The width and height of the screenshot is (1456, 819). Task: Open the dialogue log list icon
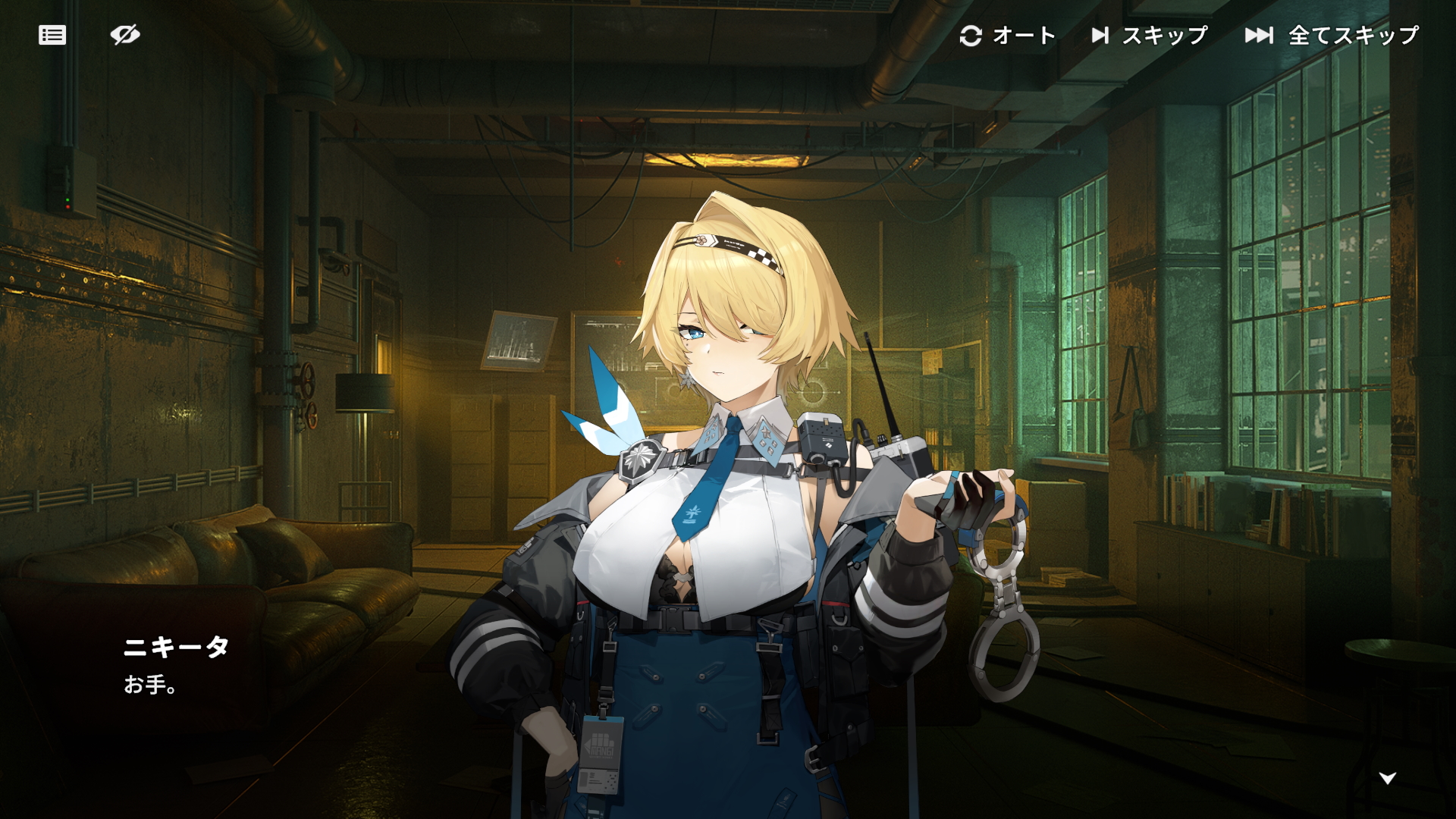[52, 35]
